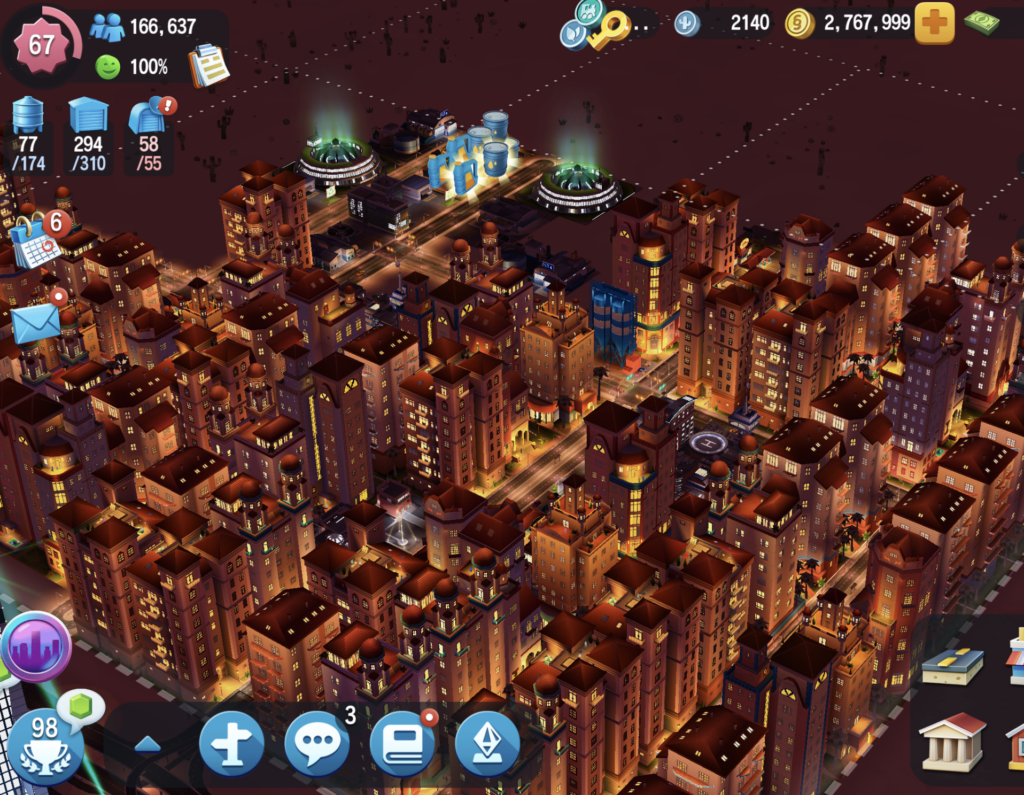Open the city advisor clipboard
This screenshot has height=795, width=1024.
tap(209, 65)
